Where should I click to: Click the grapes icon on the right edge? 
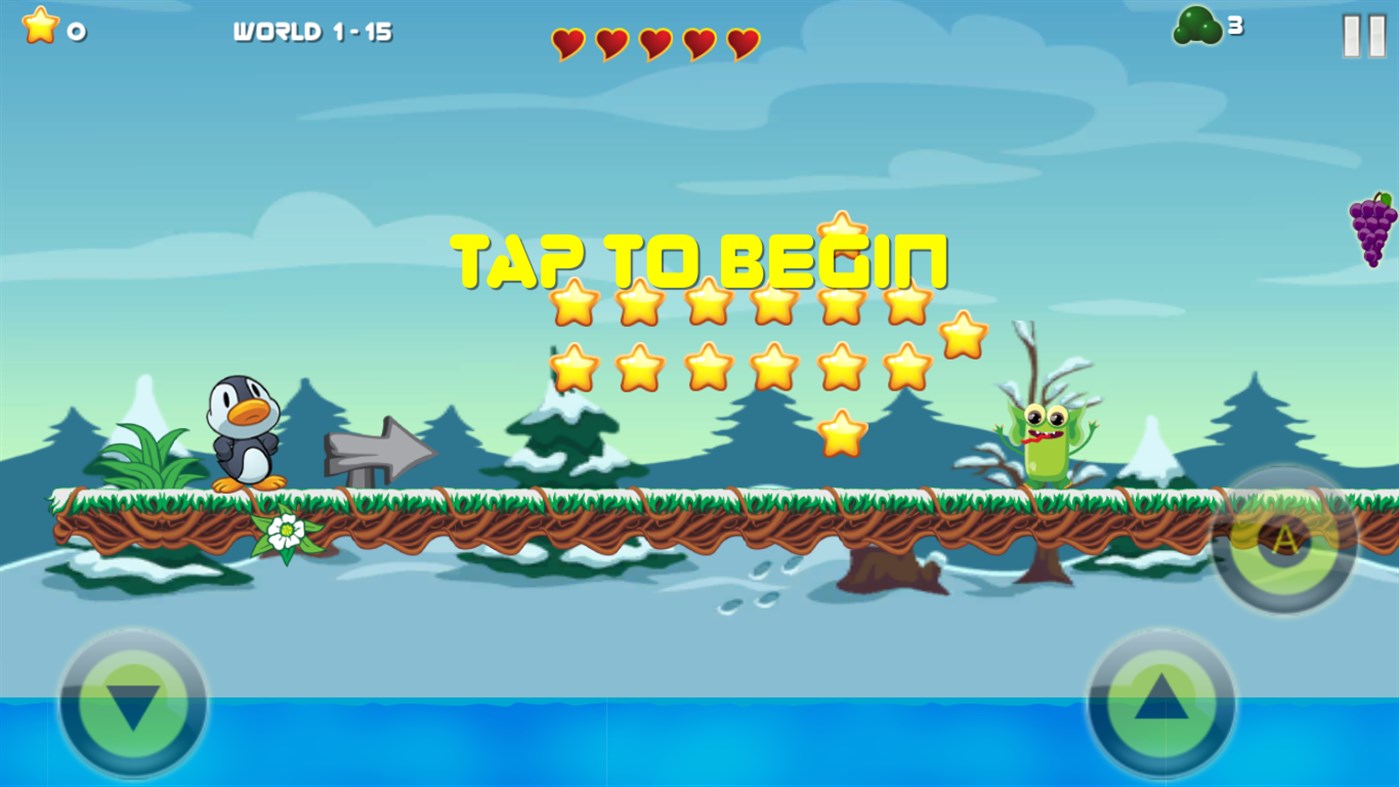(1374, 232)
